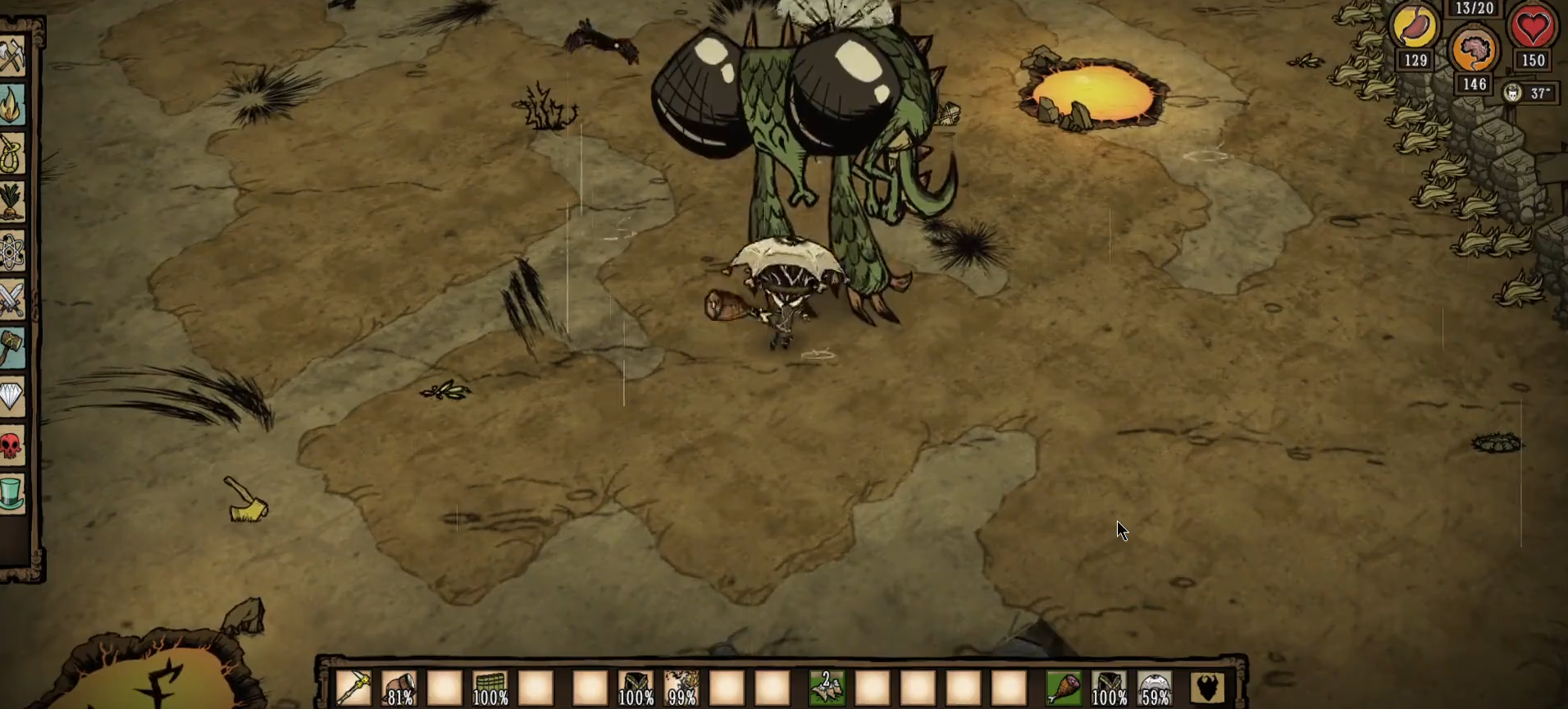Switch to the green top hat Dress tab

(x=13, y=494)
